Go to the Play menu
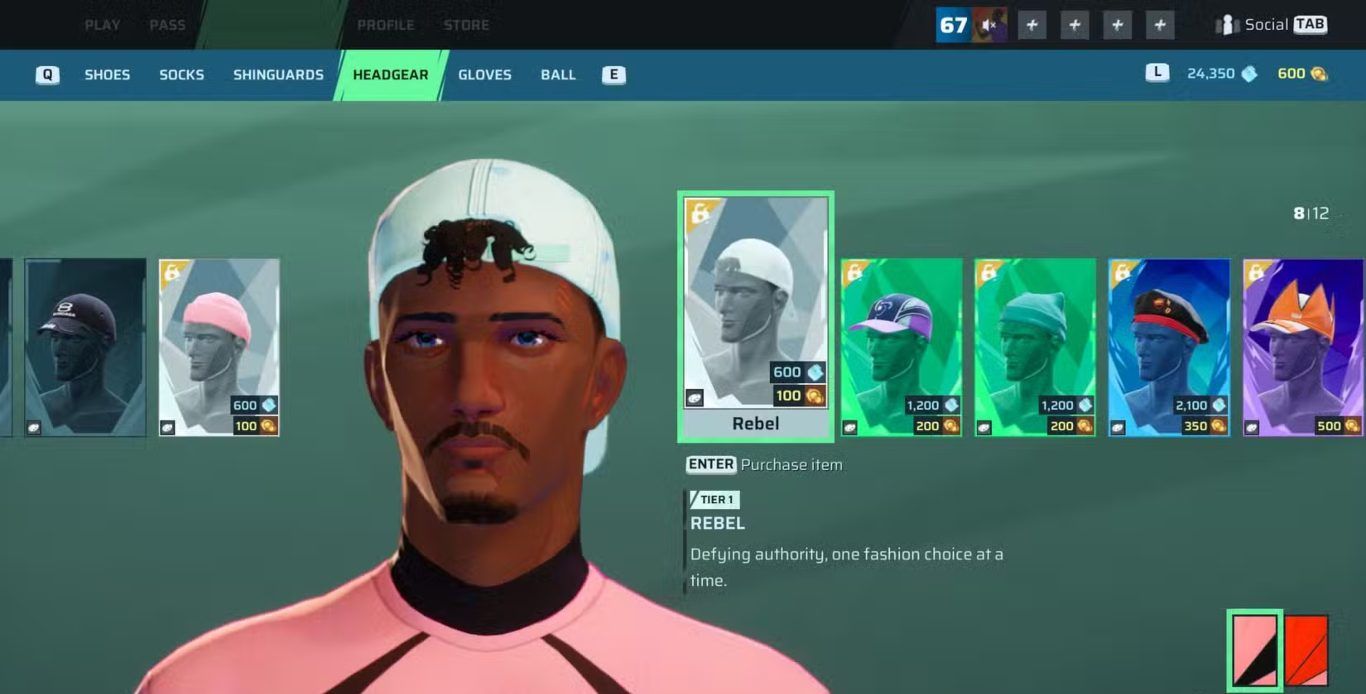This screenshot has height=694, width=1366. tap(102, 25)
